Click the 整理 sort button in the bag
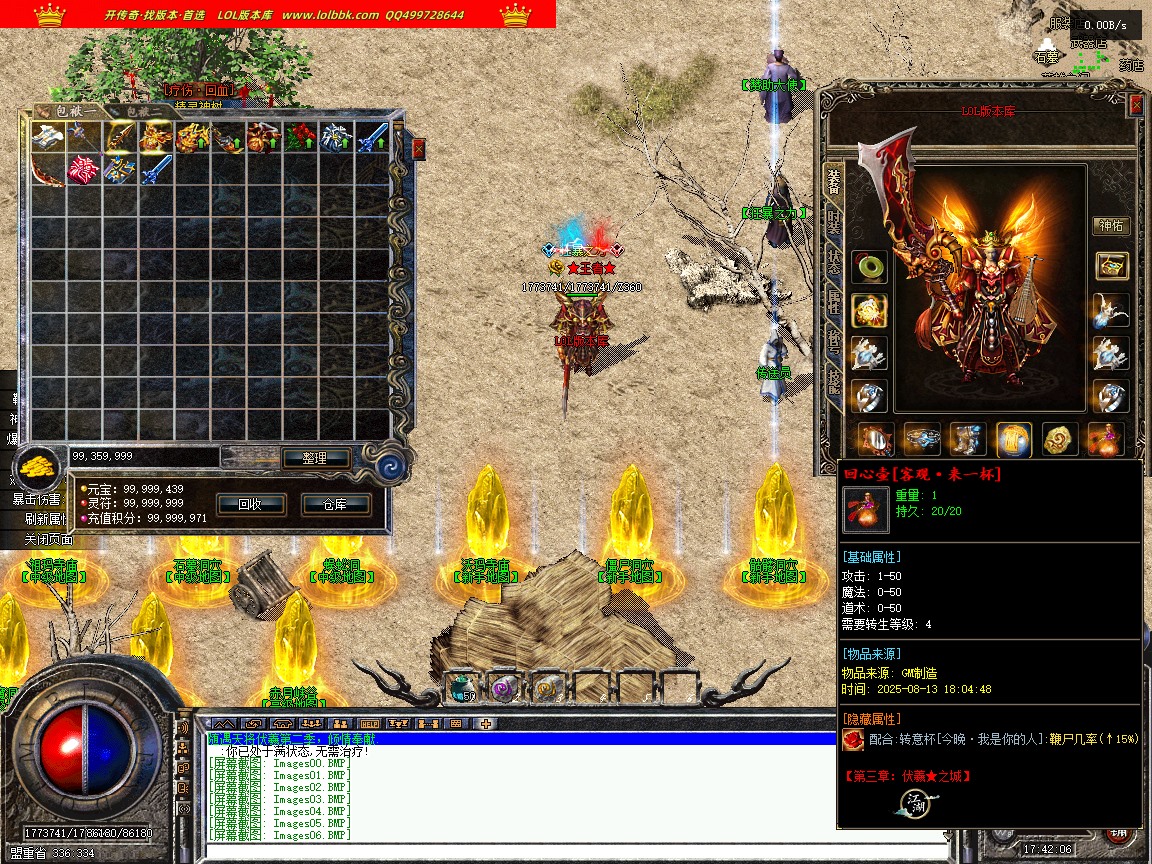1152x864 pixels. pos(313,458)
